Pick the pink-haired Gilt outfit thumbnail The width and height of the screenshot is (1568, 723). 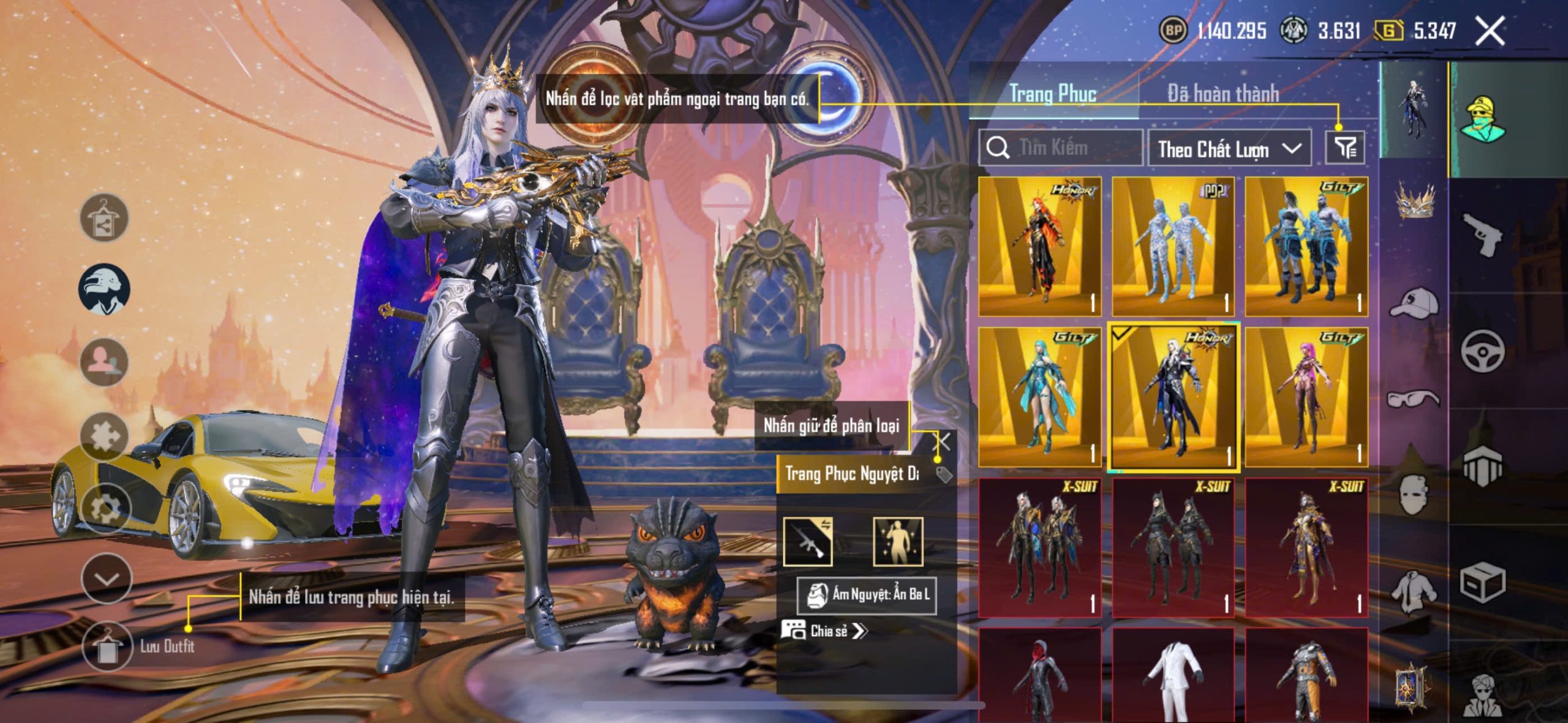click(1306, 397)
